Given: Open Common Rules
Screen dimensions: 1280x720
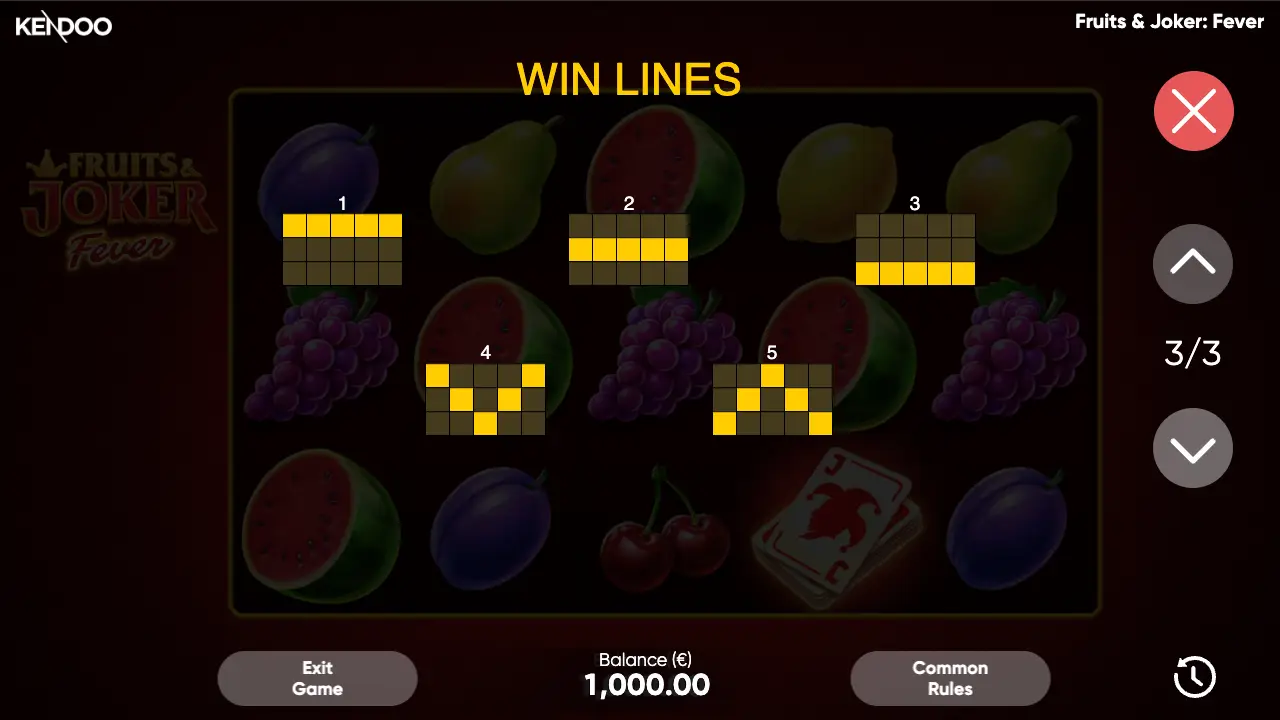Looking at the screenshot, I should click(x=950, y=677).
